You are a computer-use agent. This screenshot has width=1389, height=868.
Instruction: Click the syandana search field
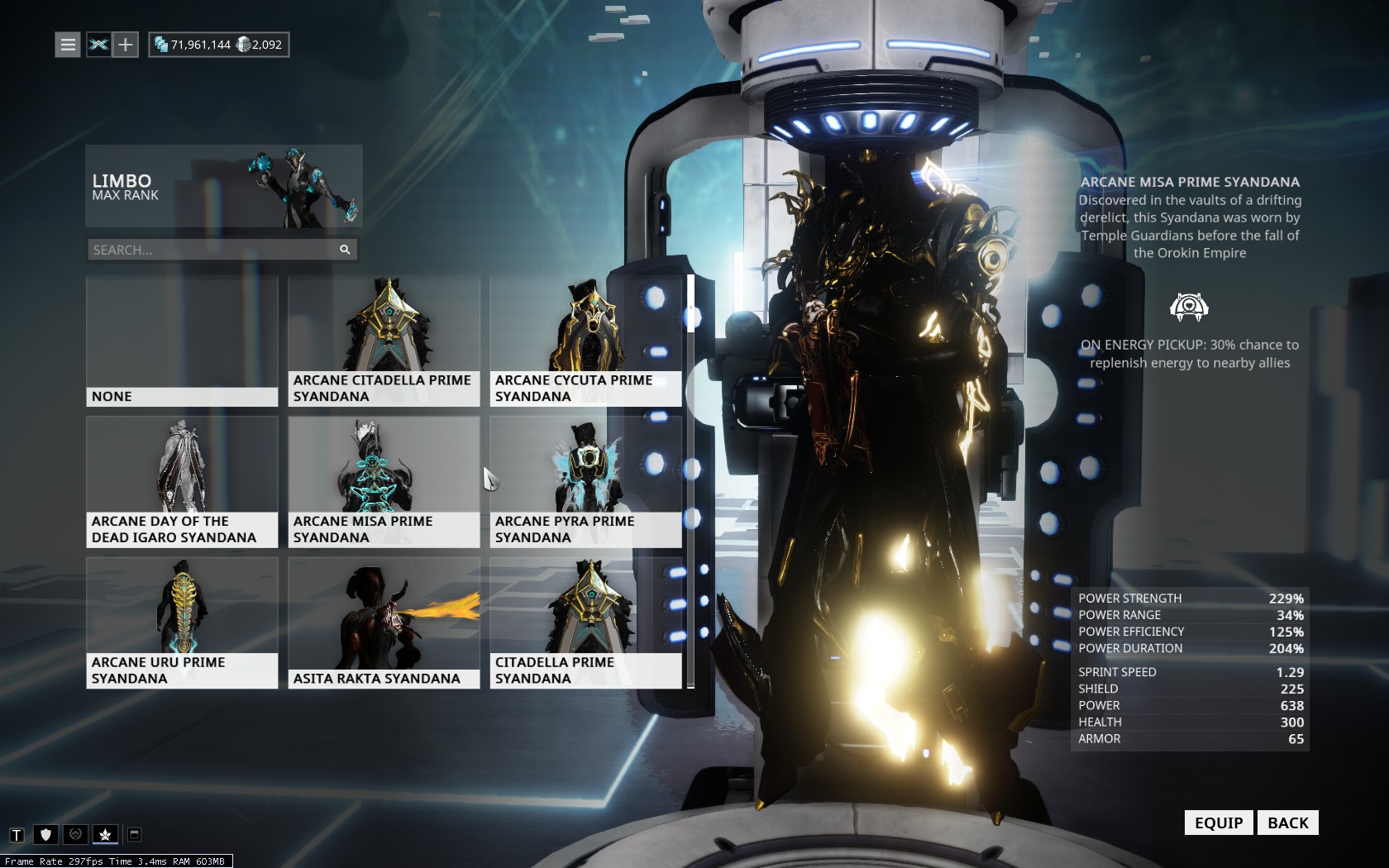[x=211, y=250]
